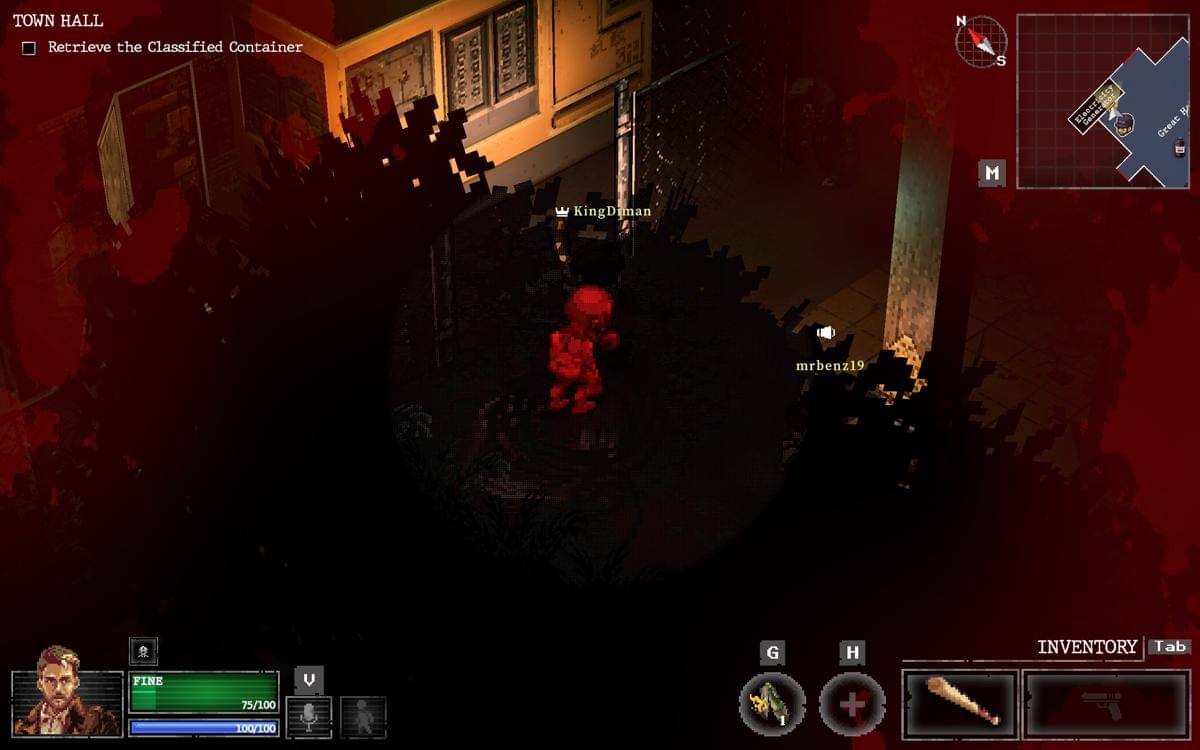The width and height of the screenshot is (1200, 750).
Task: Click the mrbenz19 player speaker icon
Action: click(825, 333)
